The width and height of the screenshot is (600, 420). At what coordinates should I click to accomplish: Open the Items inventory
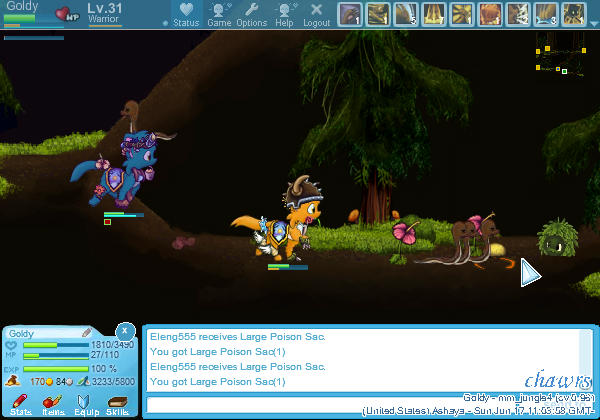pos(53,404)
